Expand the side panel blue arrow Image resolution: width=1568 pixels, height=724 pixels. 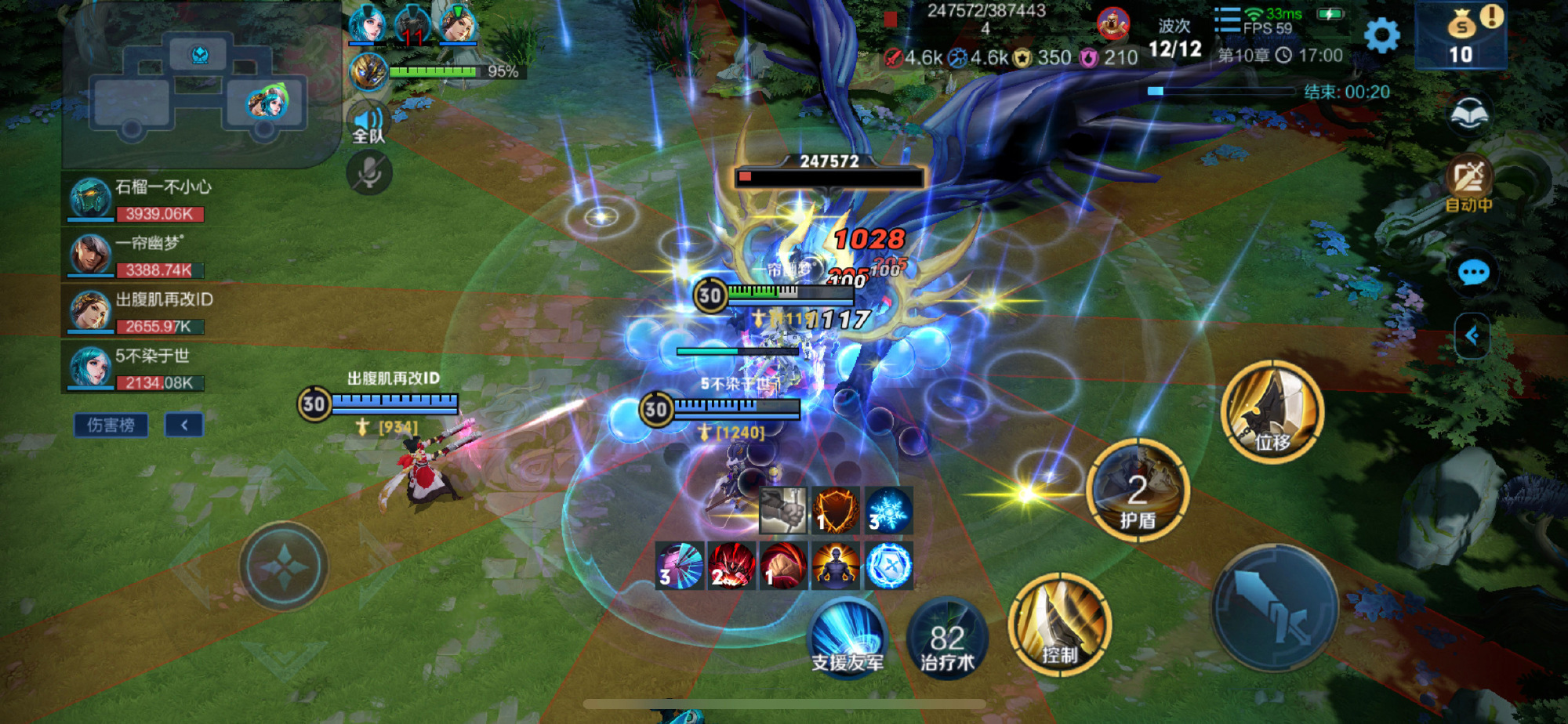[1472, 336]
